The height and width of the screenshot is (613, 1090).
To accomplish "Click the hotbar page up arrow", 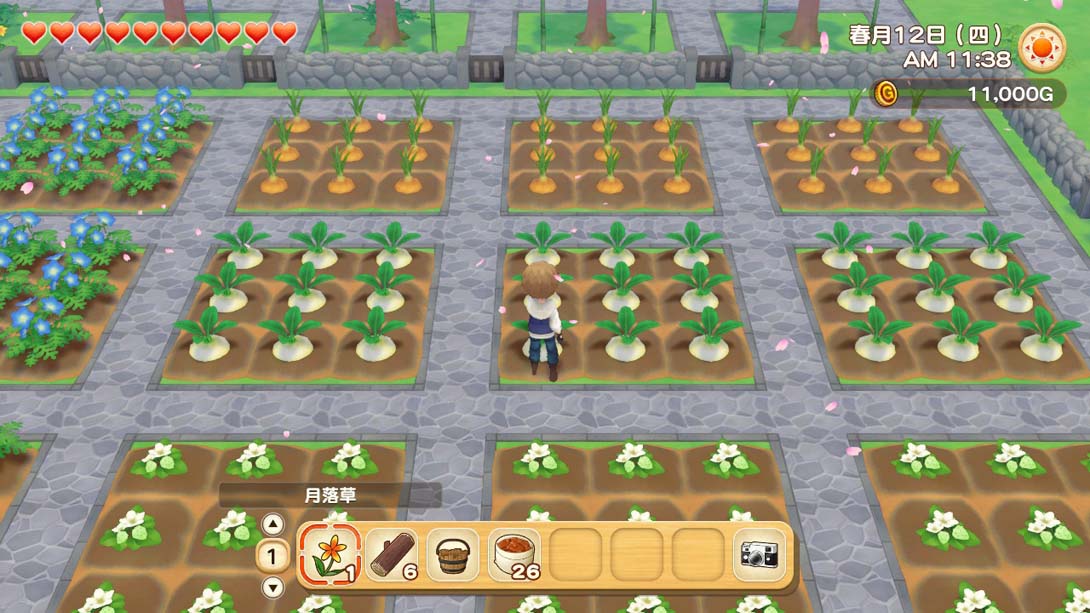I will [272, 524].
